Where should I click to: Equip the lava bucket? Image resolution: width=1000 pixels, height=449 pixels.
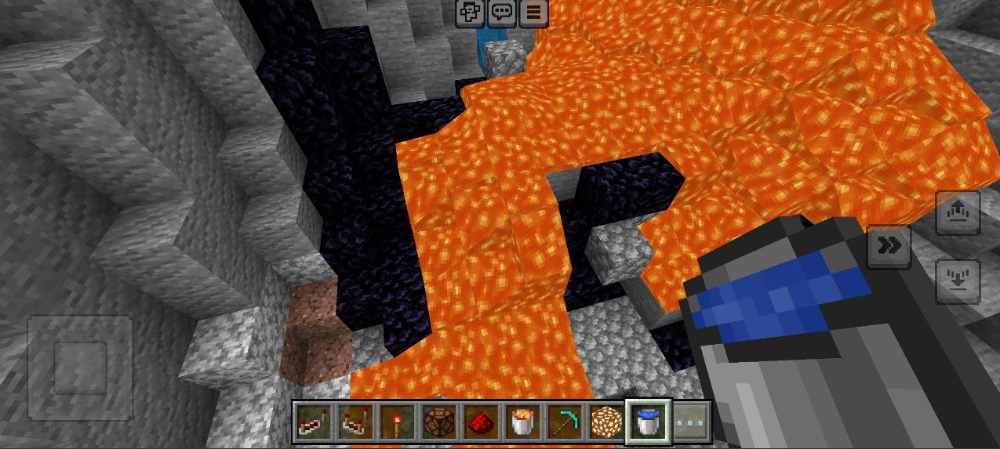click(x=523, y=420)
